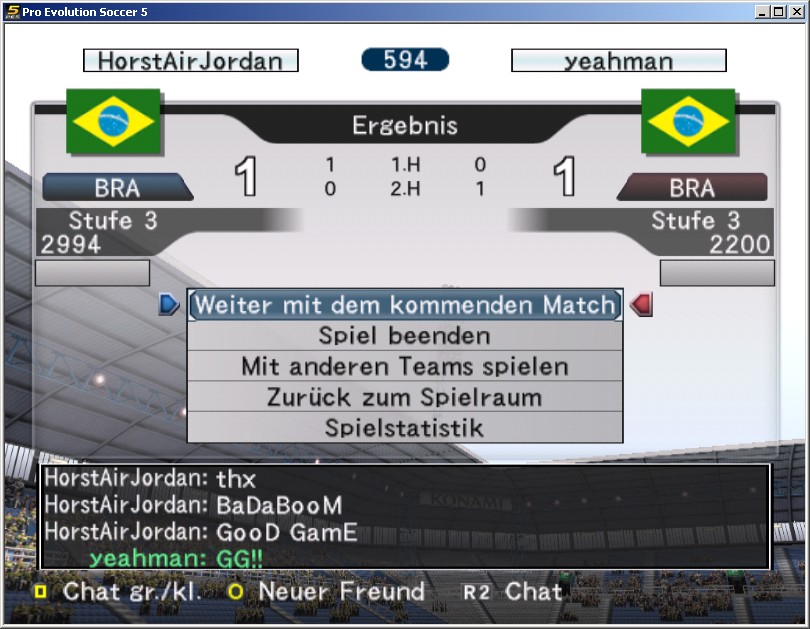This screenshot has width=810, height=629.
Task: Pick "Mit anderen Teams spielen"
Action: [405, 367]
